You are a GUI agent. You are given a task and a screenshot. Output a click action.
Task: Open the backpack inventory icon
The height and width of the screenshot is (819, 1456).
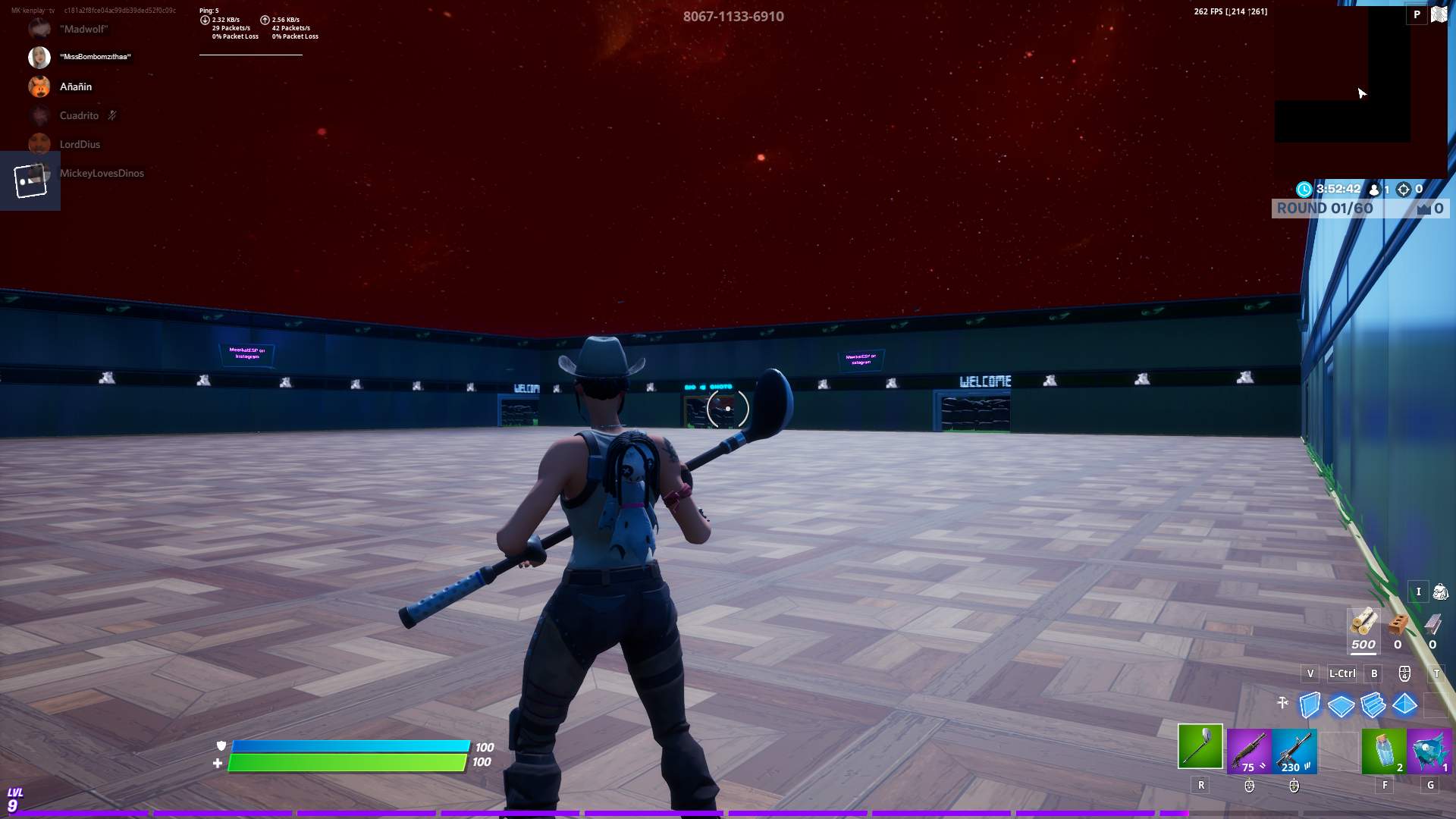click(1440, 591)
